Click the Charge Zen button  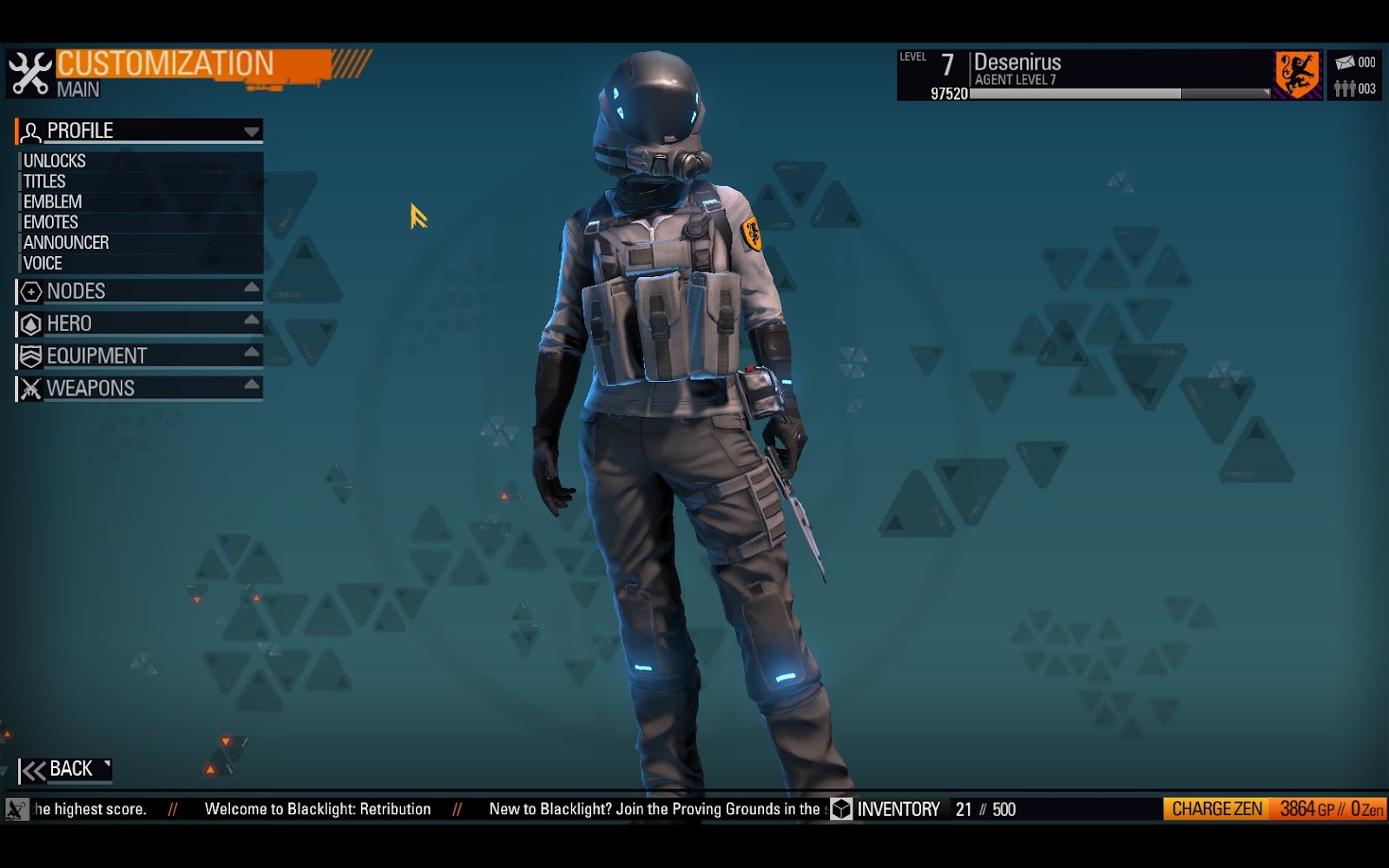tap(1215, 808)
